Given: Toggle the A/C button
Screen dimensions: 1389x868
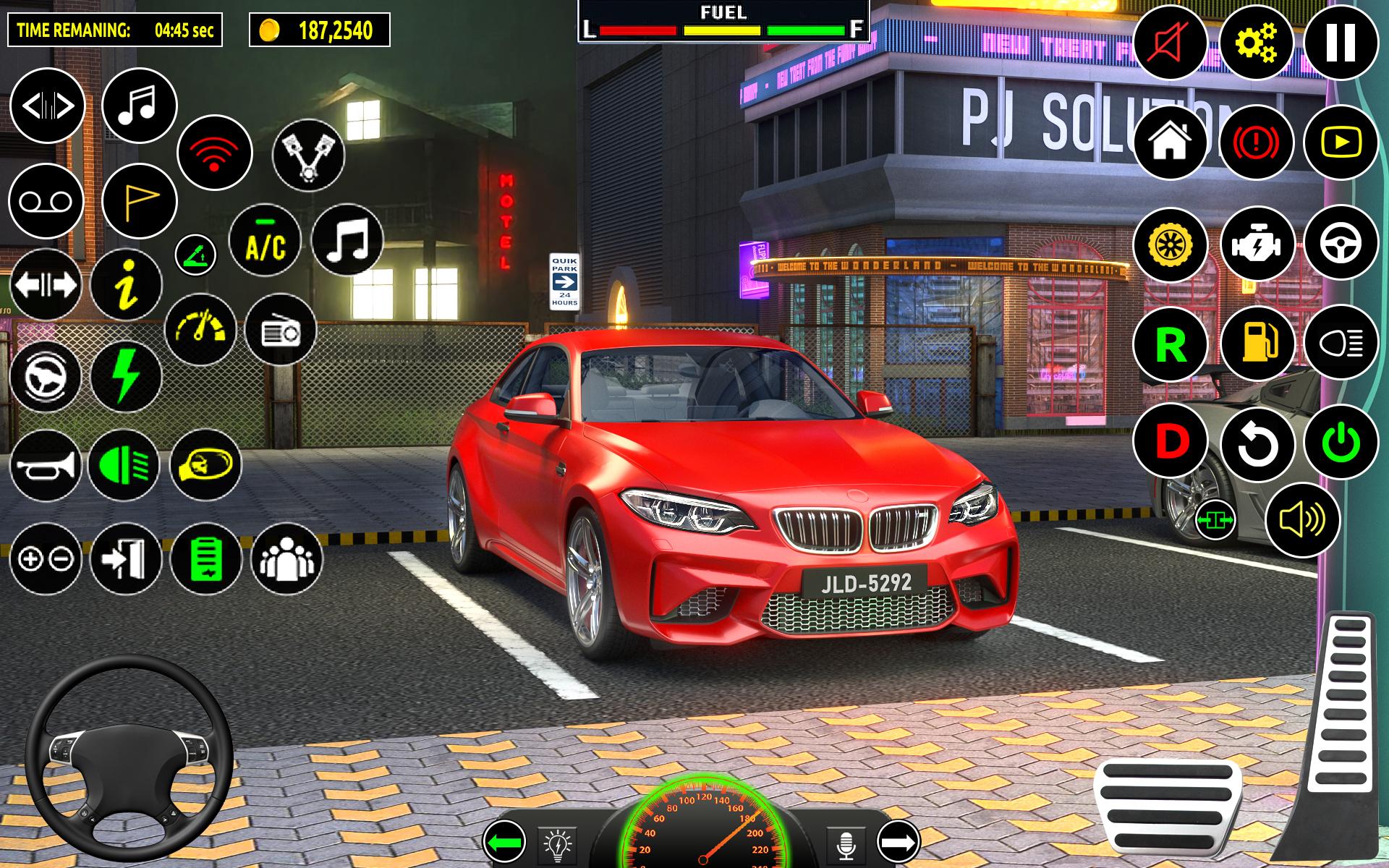Looking at the screenshot, I should [265, 241].
